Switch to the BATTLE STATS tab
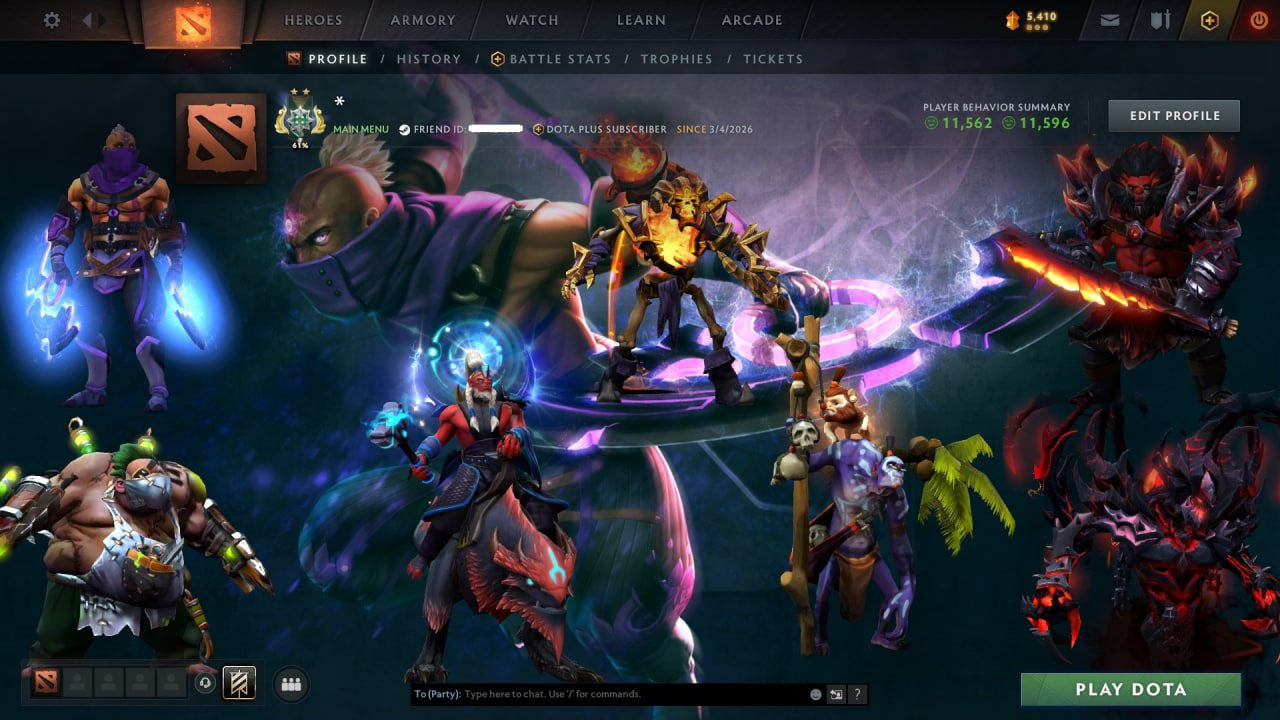The image size is (1280, 720). pos(559,59)
